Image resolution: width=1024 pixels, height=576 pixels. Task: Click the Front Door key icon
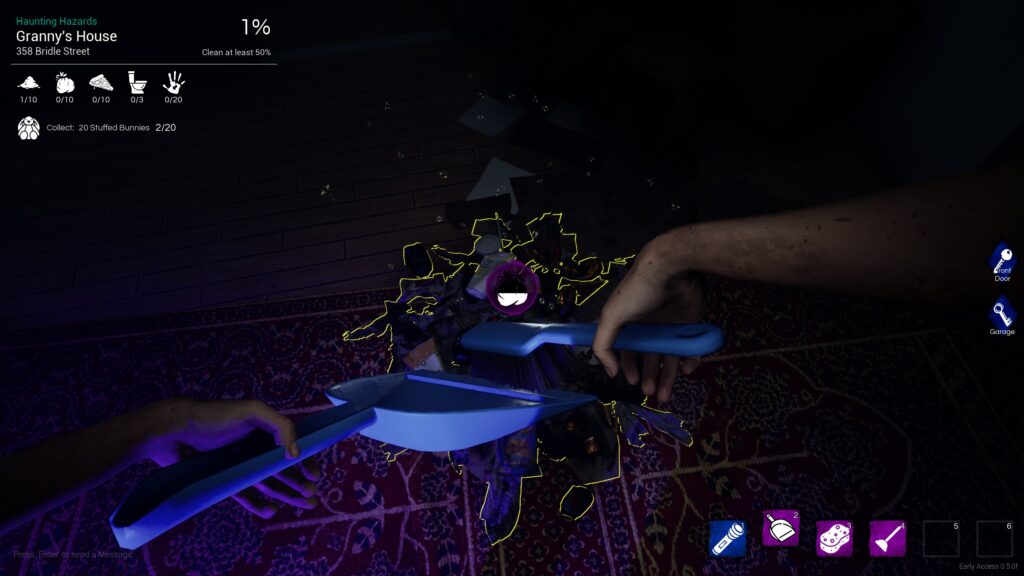pyautogui.click(x=1002, y=259)
